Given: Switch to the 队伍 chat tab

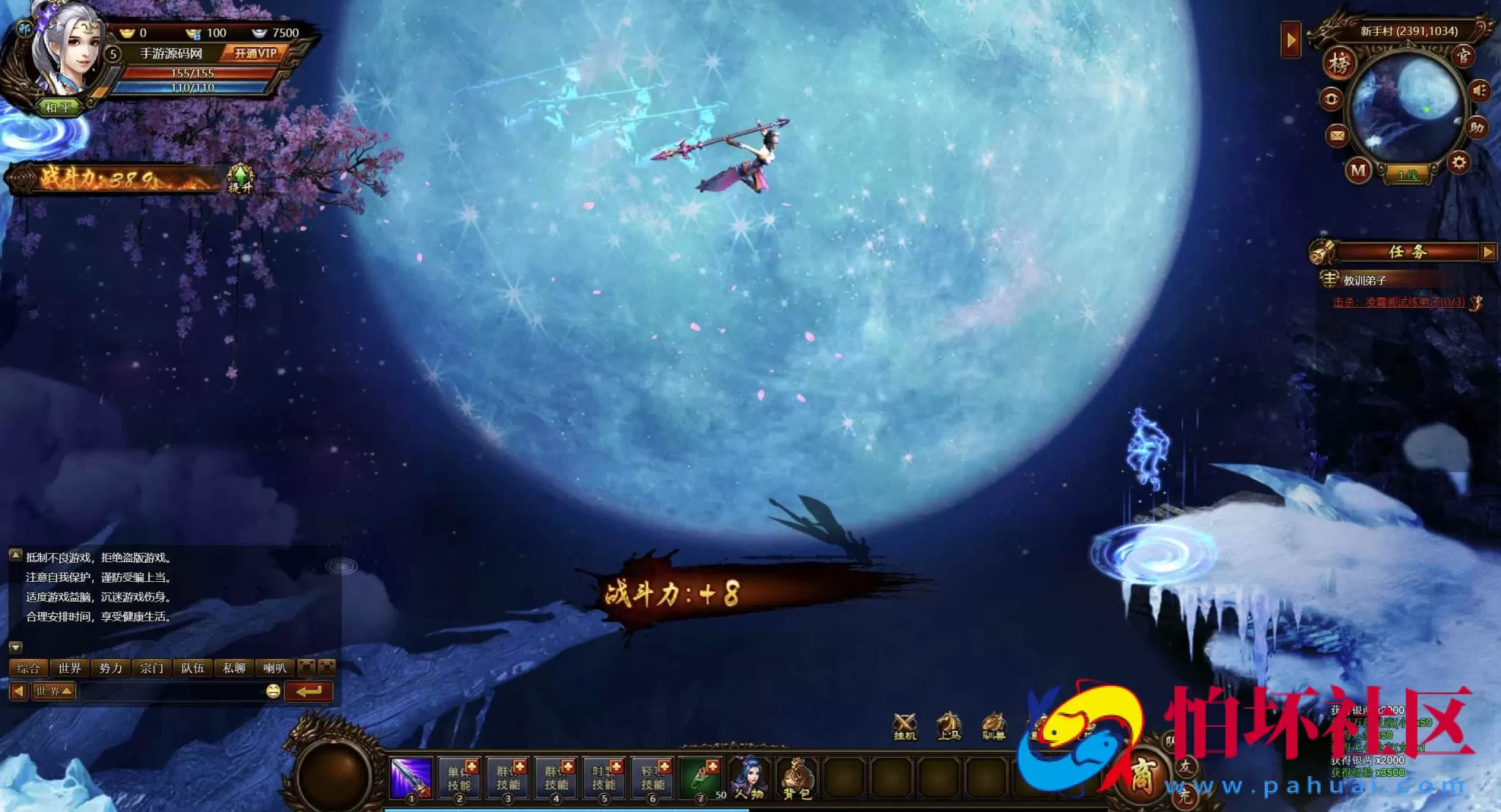Looking at the screenshot, I should point(193,668).
